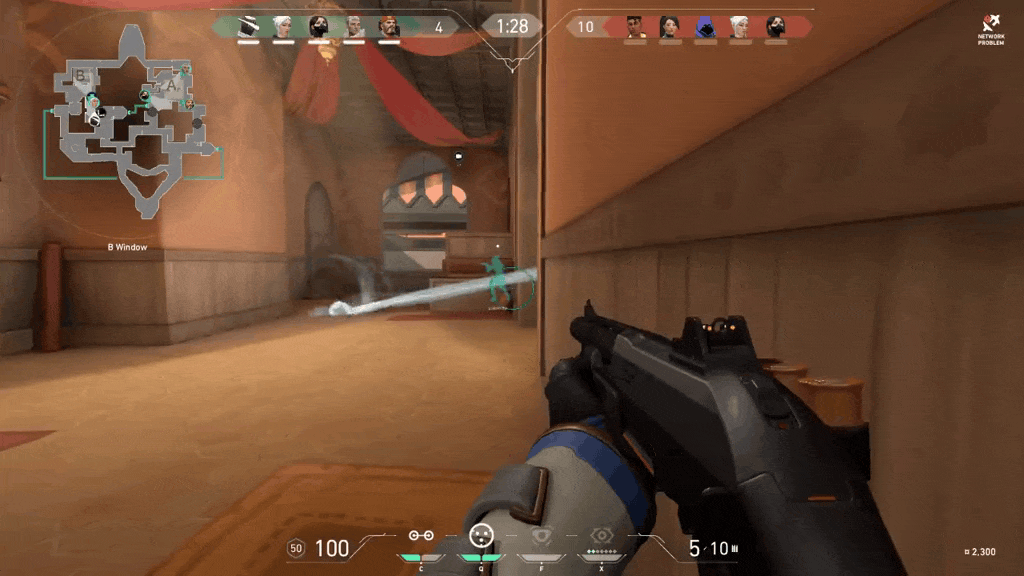Pick Phoenix's portrait on the red team
Screen dimensions: 1024x576
click(x=636, y=27)
